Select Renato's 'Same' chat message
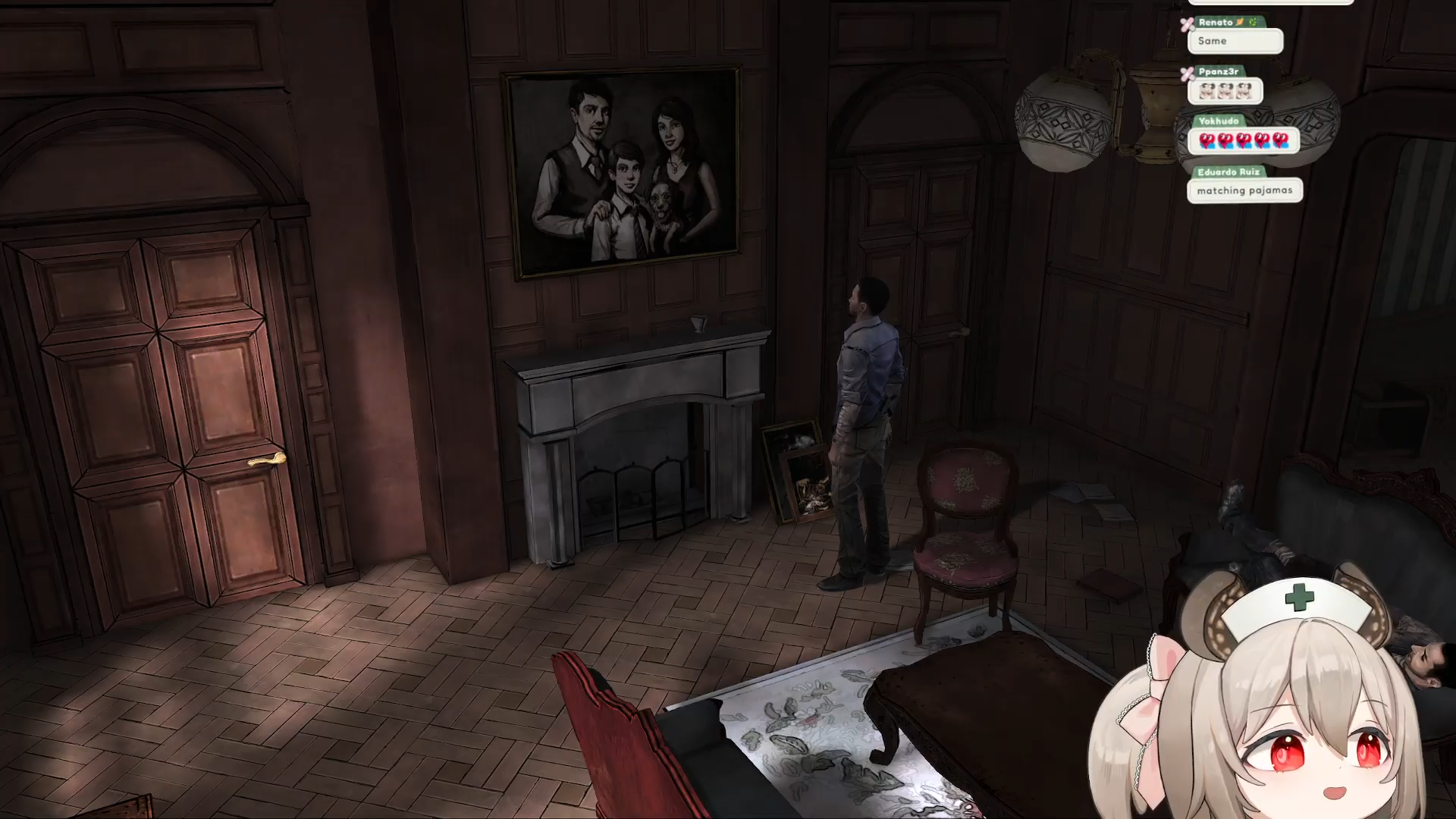 point(1235,41)
